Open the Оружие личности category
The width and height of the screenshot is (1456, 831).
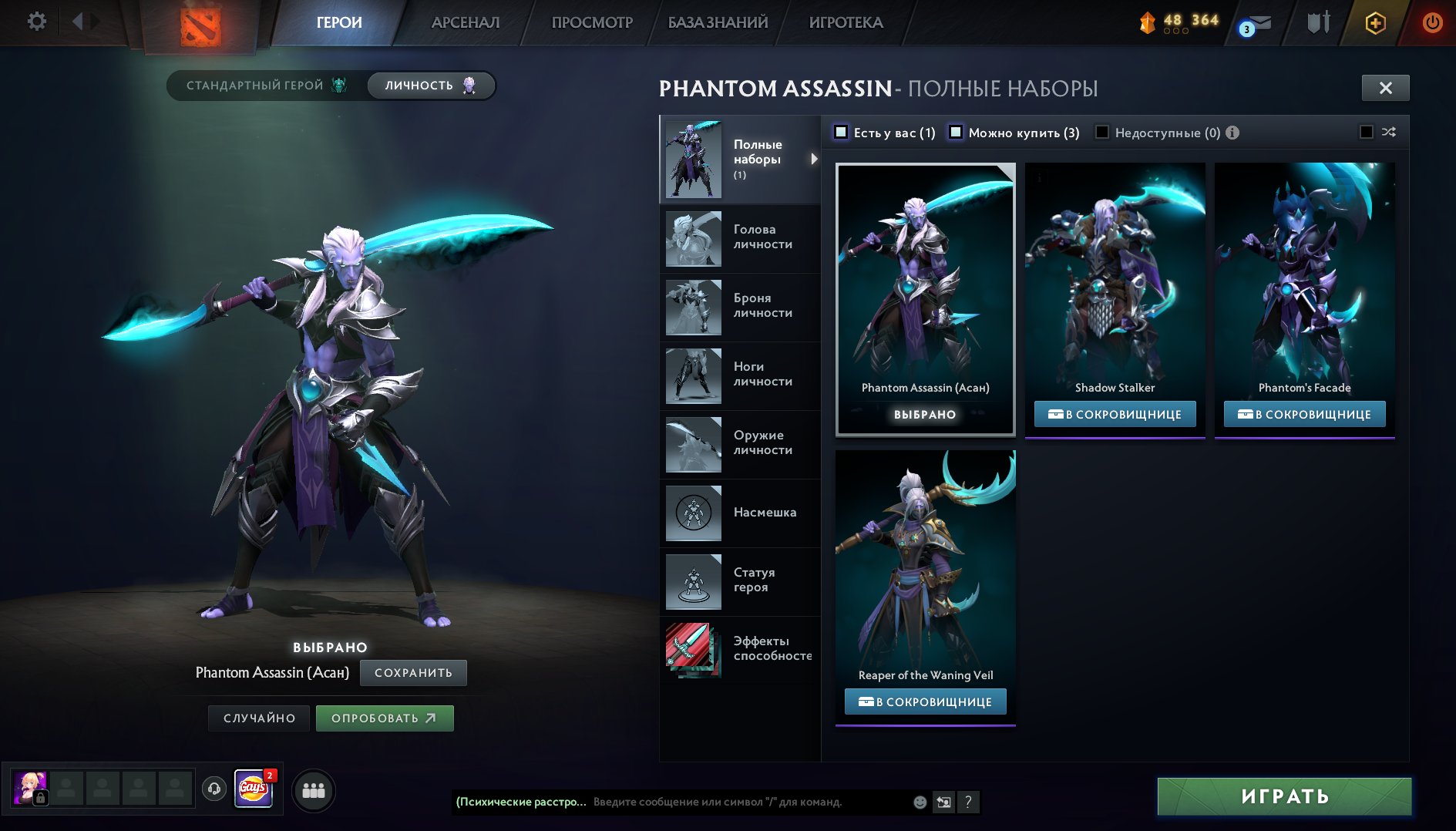click(x=740, y=444)
